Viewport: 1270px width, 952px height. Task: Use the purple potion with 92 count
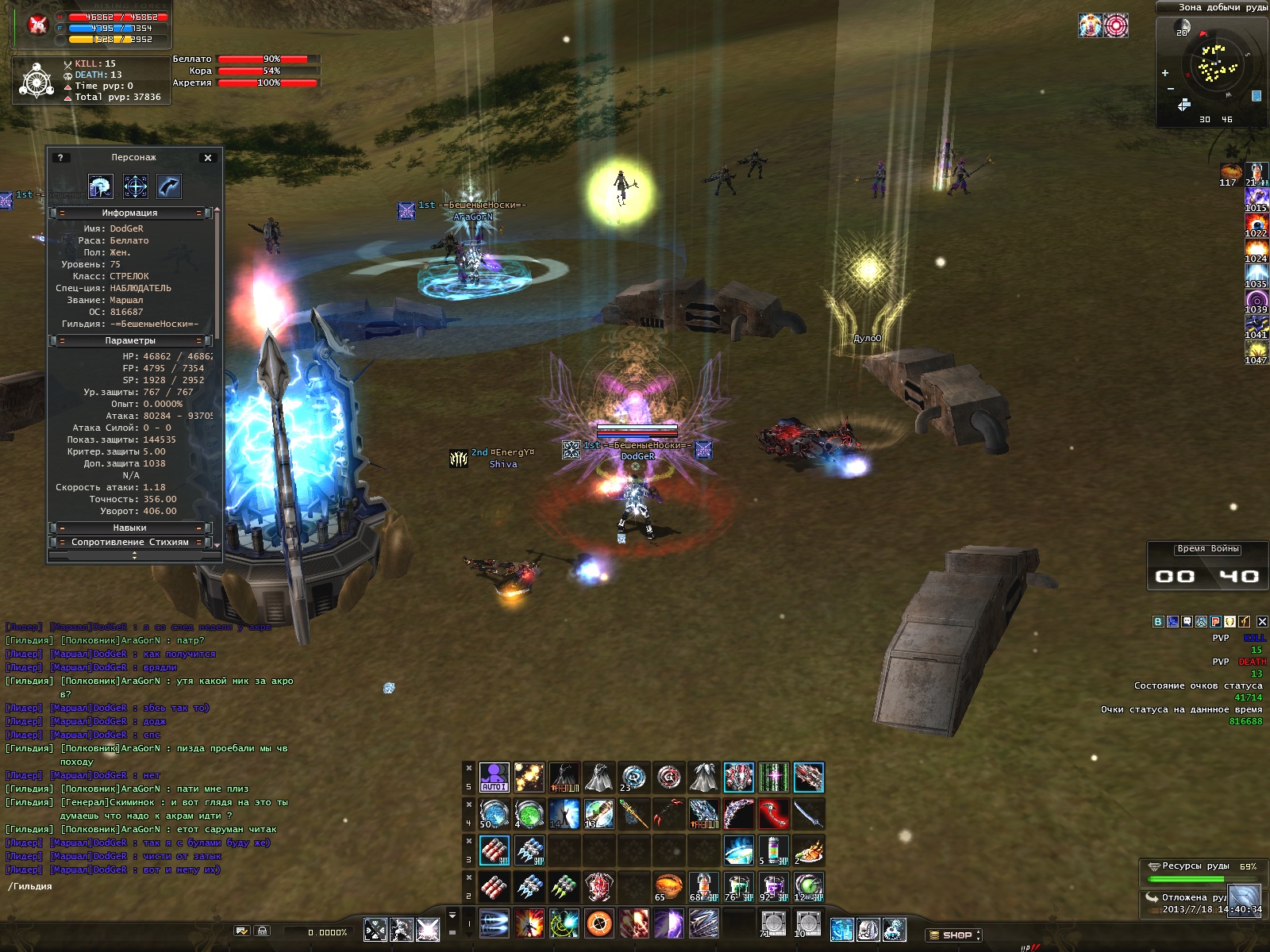(x=773, y=887)
